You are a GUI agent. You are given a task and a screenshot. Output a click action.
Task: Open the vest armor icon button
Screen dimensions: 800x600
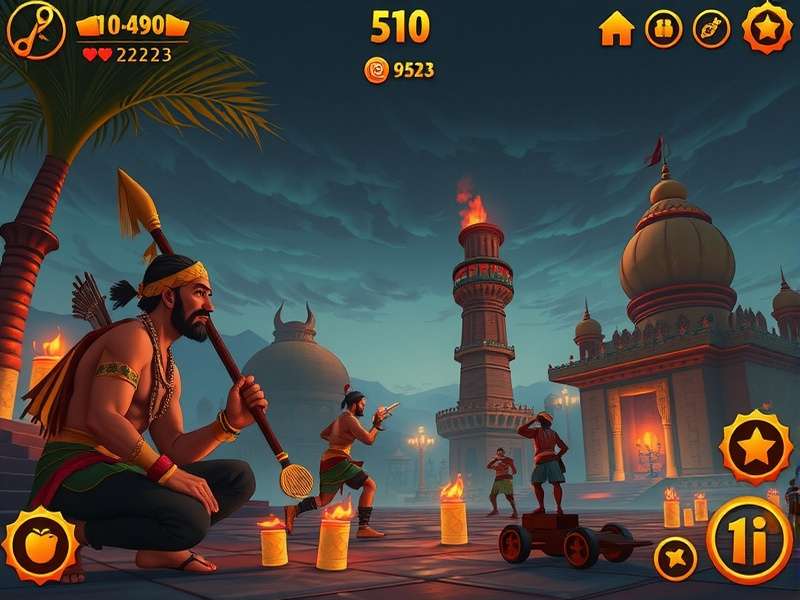click(663, 29)
